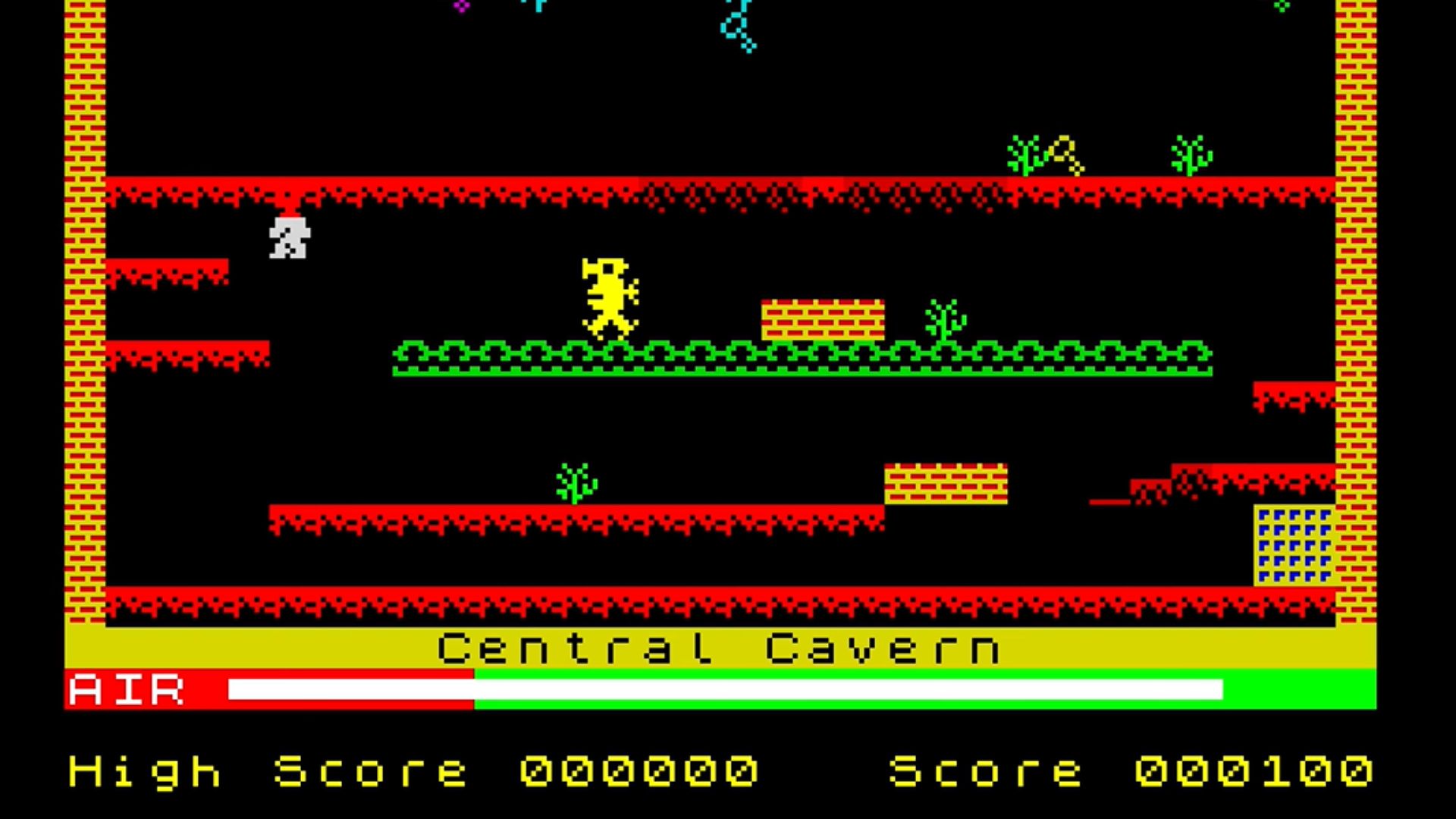Select the green cactus plant beside the brick block

[x=944, y=322]
